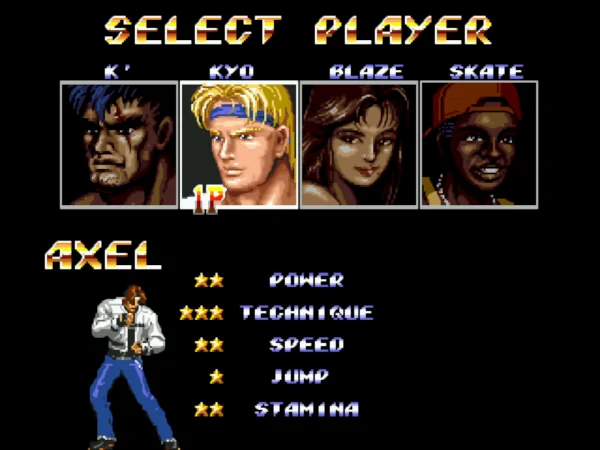Select the K' character portrait
Image resolution: width=600 pixels, height=450 pixels.
[119, 144]
